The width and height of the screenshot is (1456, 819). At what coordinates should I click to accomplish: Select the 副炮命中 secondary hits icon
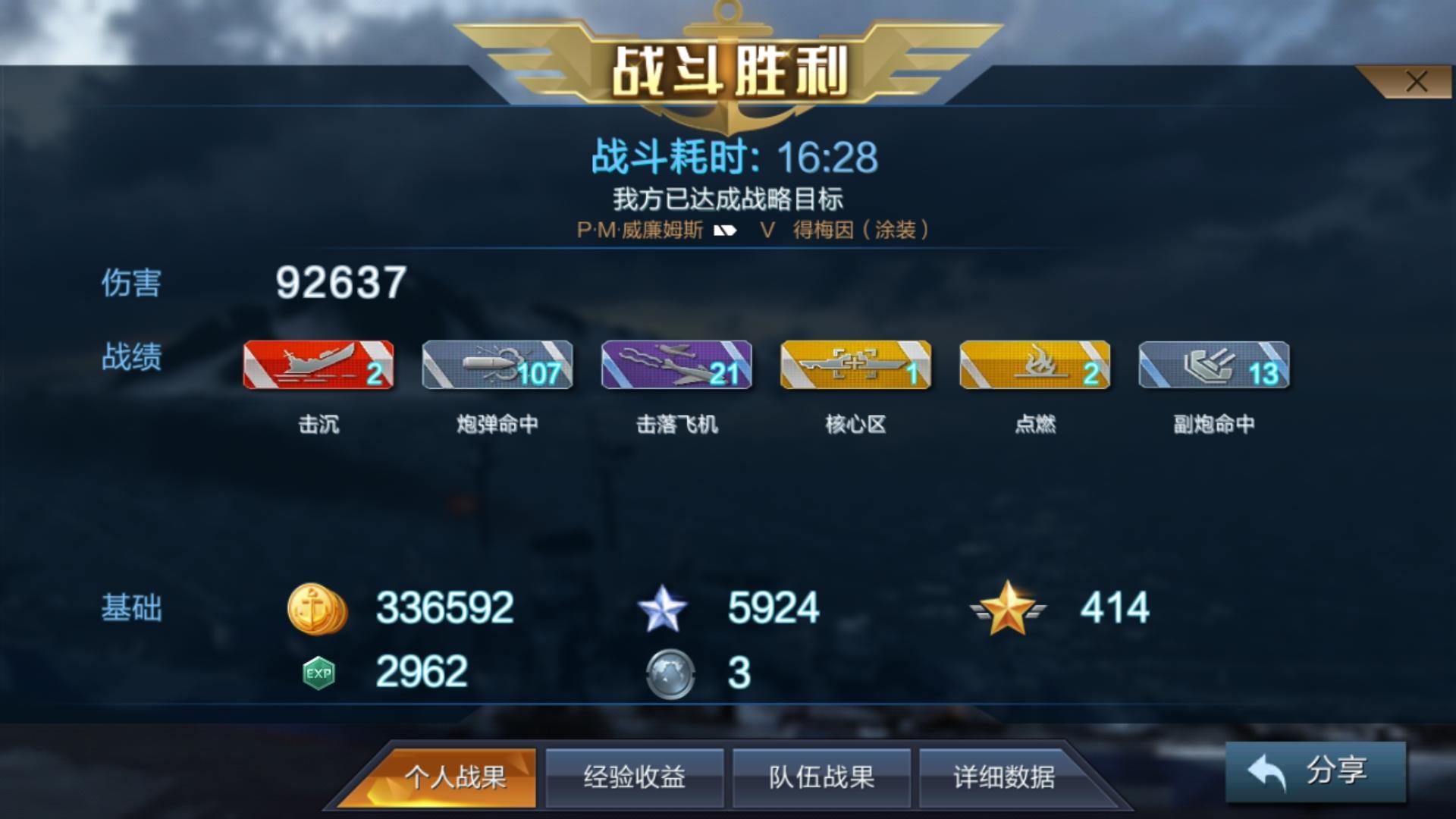[x=1213, y=366]
